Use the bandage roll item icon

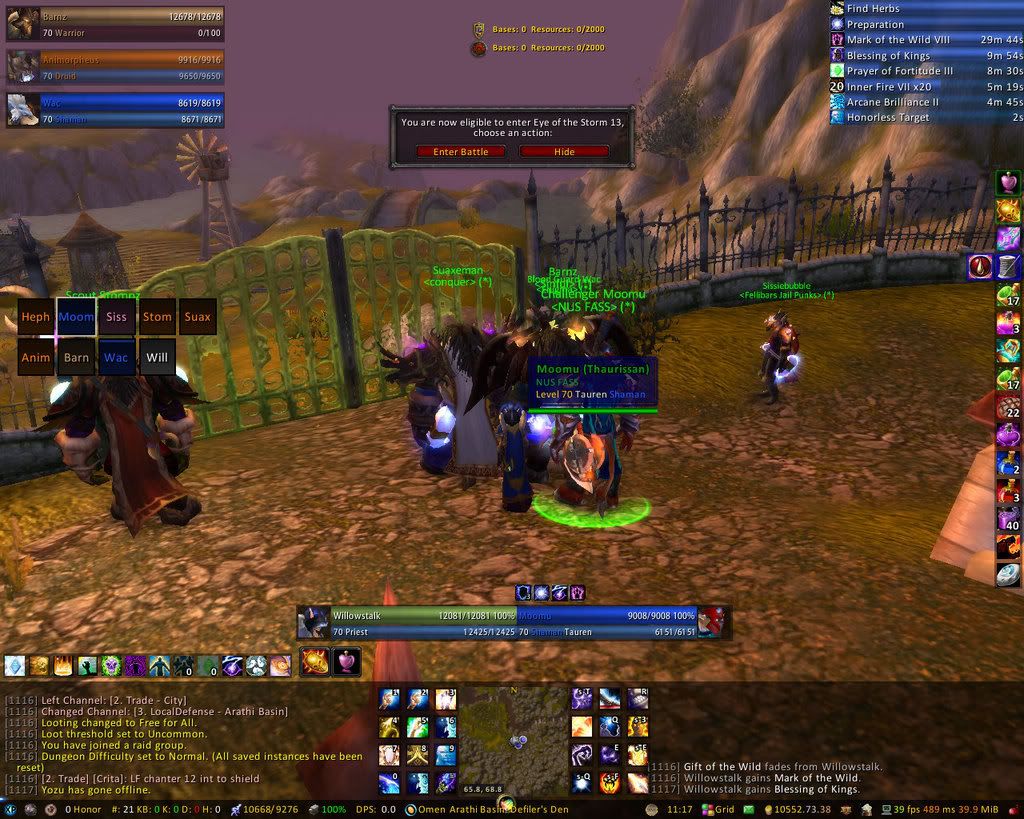pyautogui.click(x=1008, y=266)
